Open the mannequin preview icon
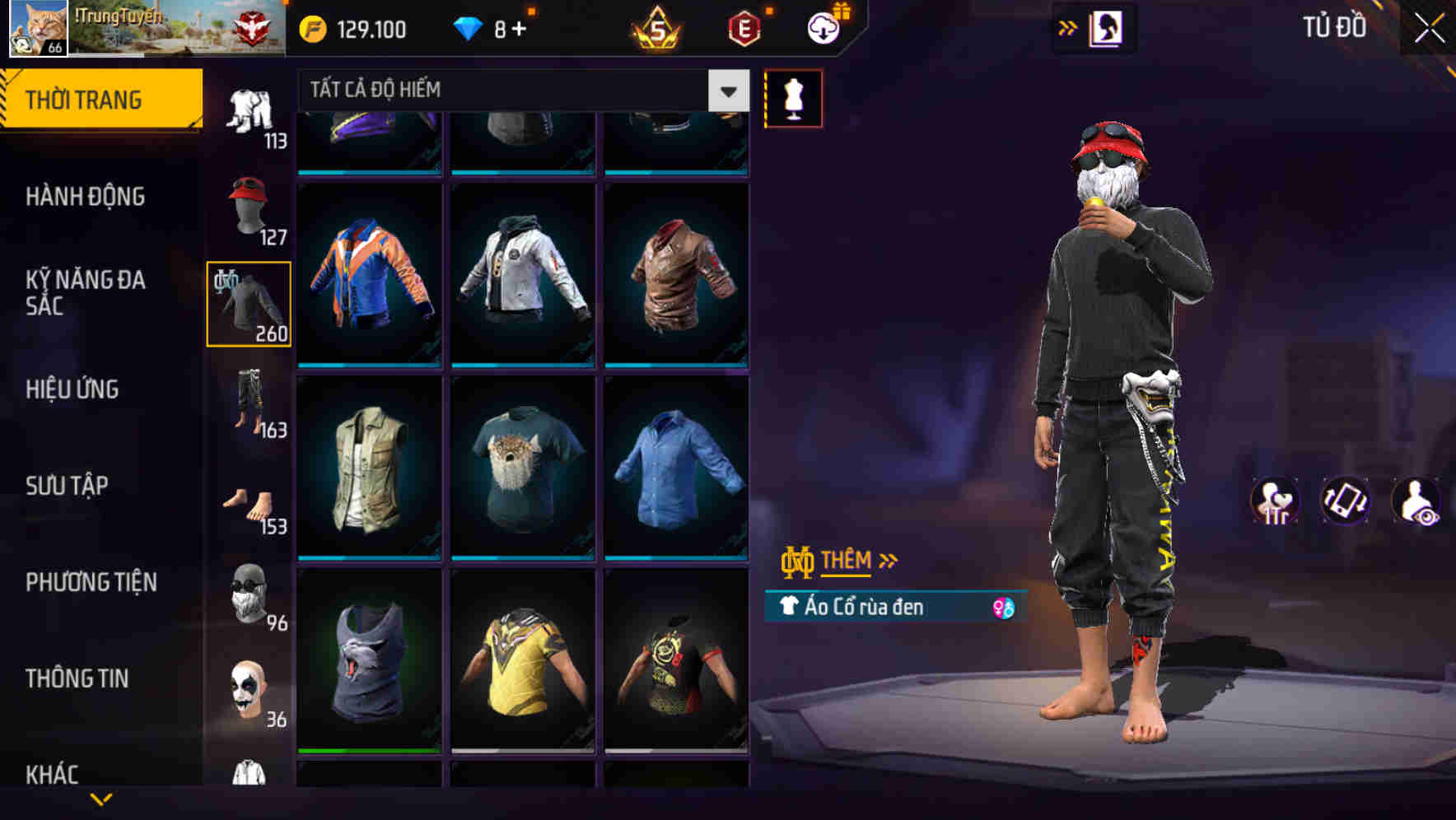The height and width of the screenshot is (820, 1456). point(793,97)
